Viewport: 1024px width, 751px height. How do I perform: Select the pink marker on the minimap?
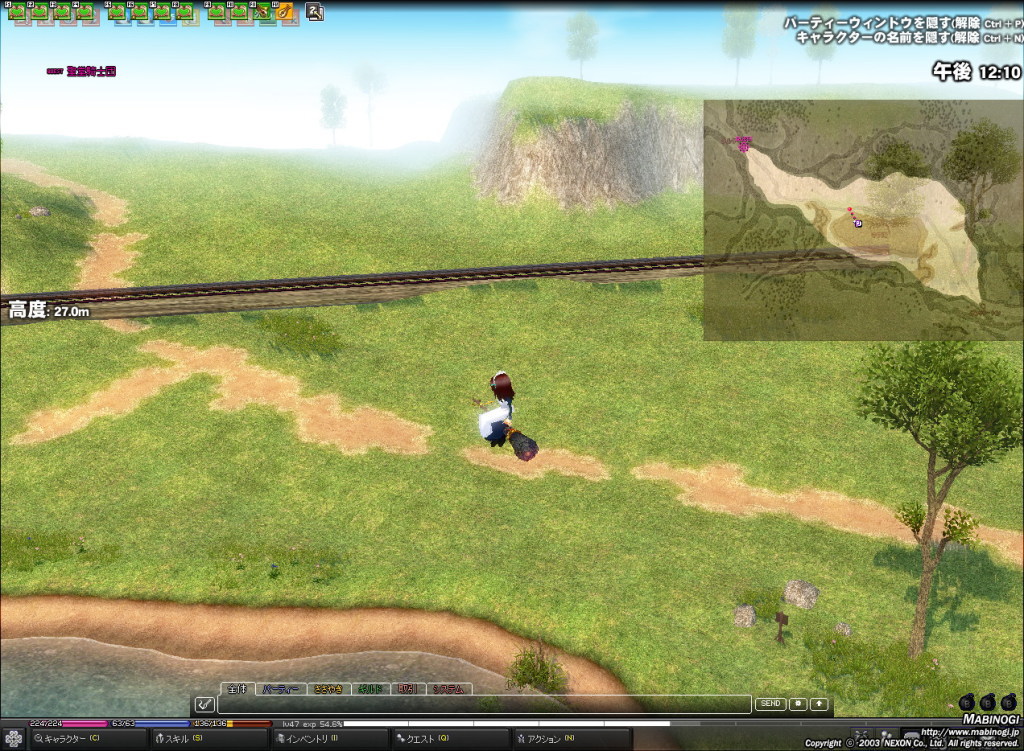tap(744, 144)
